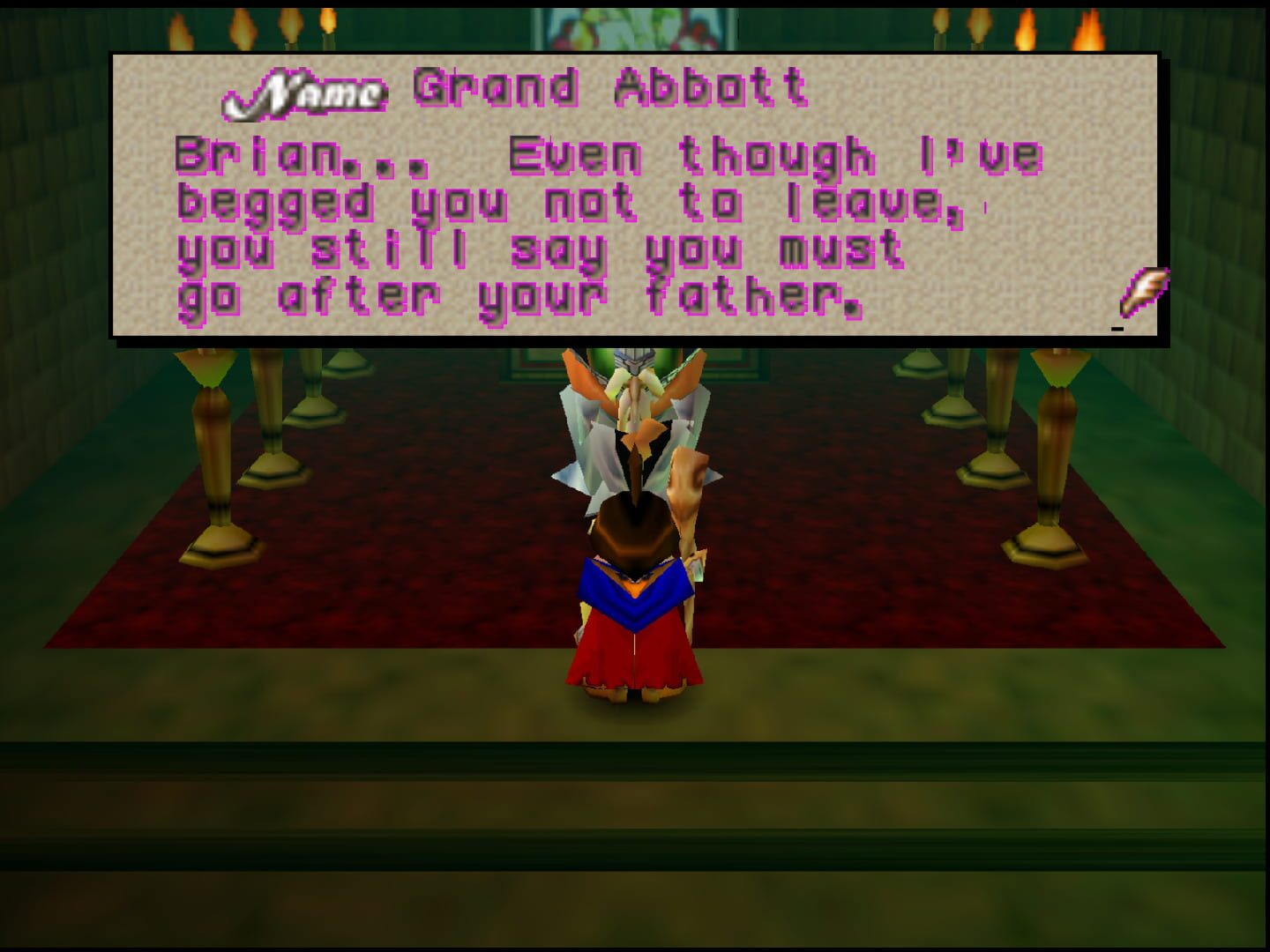Click the word 'Brian' in the dialogue text
Viewport: 1270px width, 952px height.
(x=238, y=156)
